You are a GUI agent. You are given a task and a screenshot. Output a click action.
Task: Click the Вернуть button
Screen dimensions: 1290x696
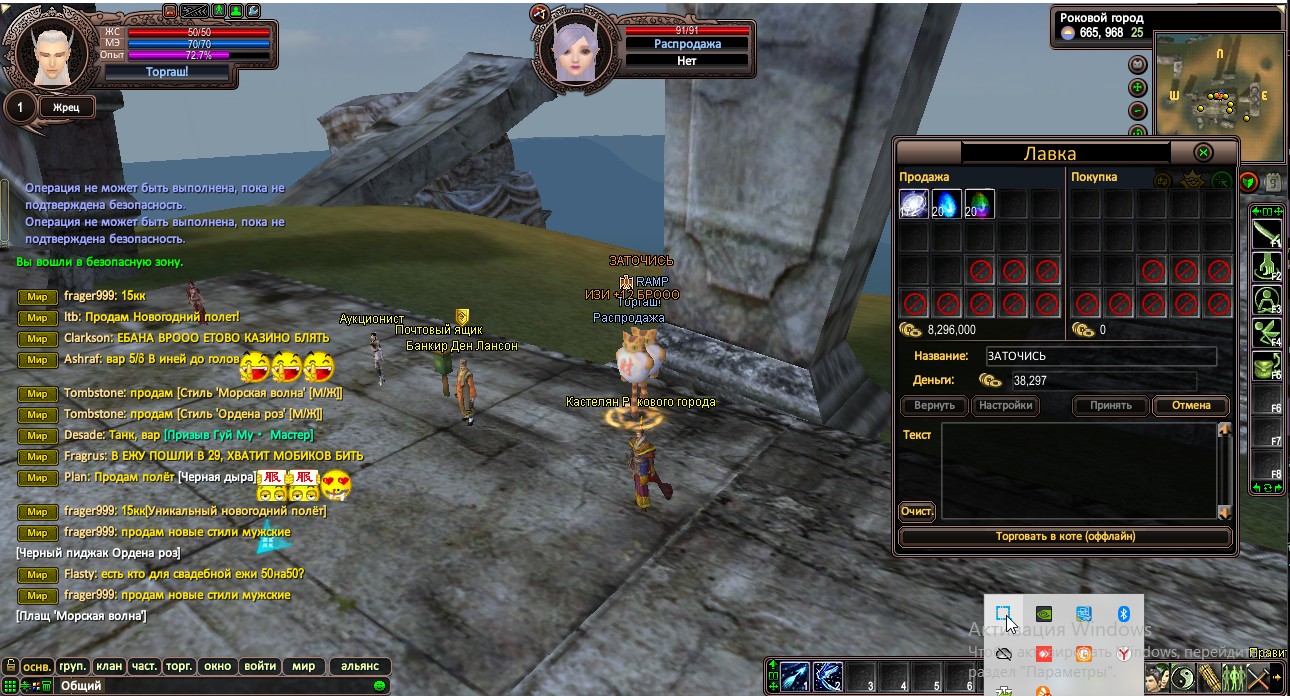coord(934,406)
